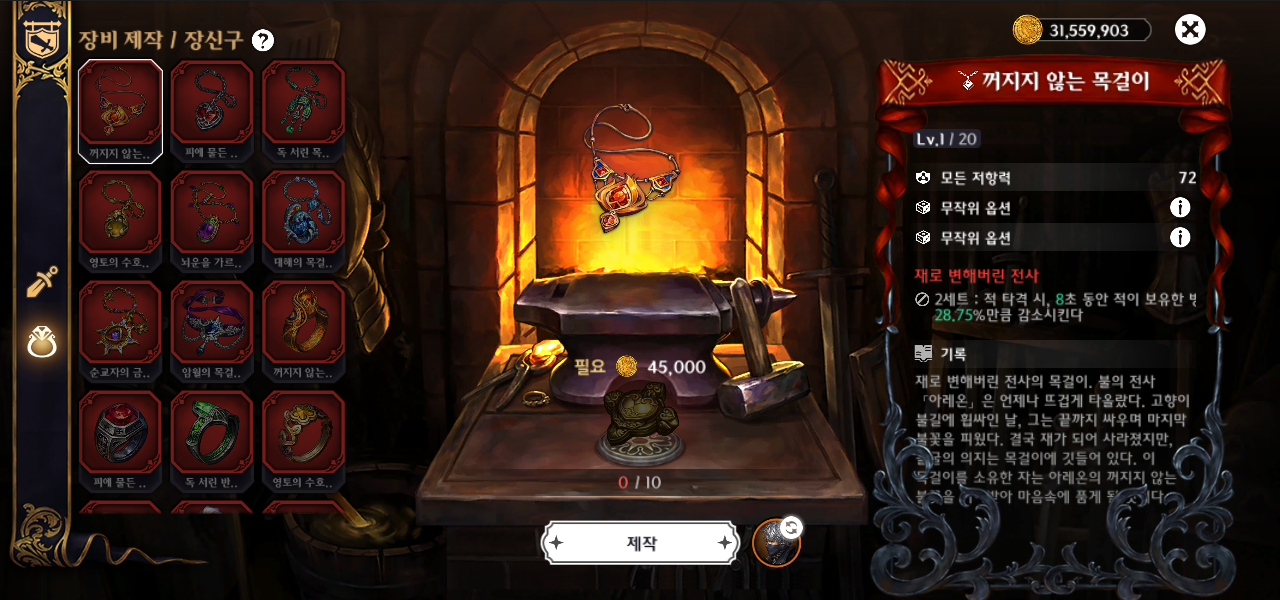The image size is (1280, 600).
Task: Close the crafting screen with the X button
Action: (x=1189, y=30)
